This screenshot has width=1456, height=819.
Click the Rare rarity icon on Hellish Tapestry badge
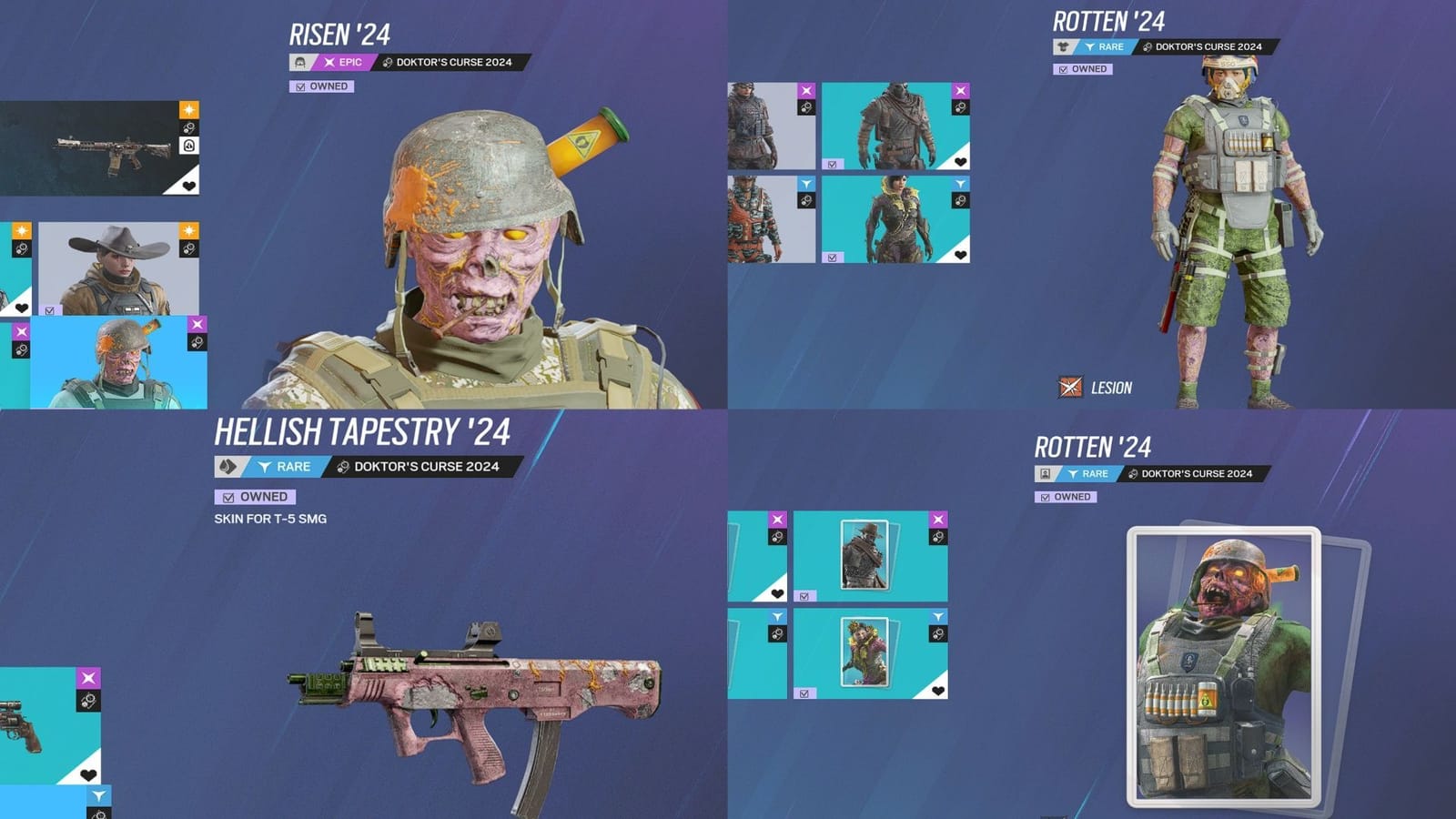click(263, 468)
